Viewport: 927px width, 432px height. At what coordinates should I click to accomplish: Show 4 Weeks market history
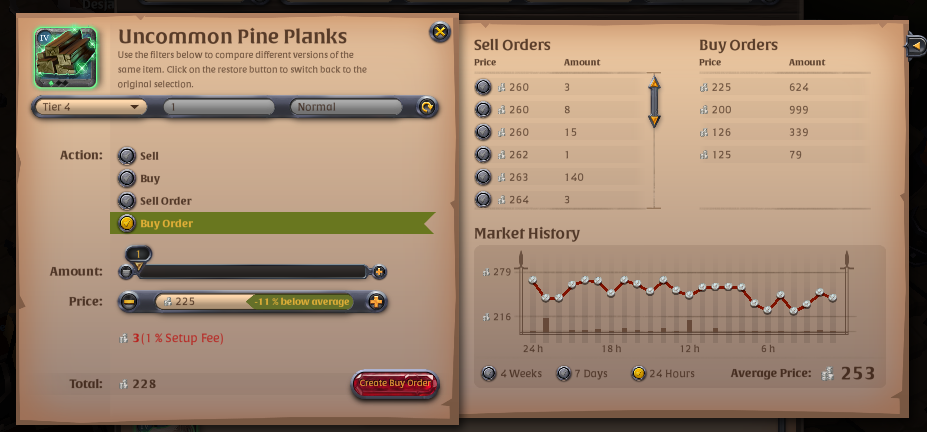[x=488, y=374]
